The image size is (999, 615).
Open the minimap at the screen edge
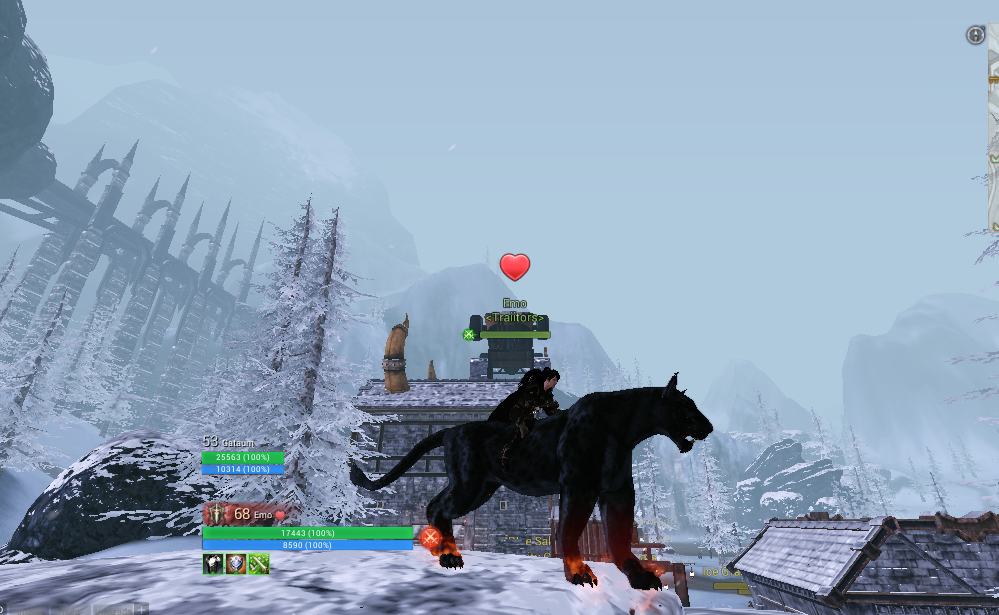click(x=993, y=130)
